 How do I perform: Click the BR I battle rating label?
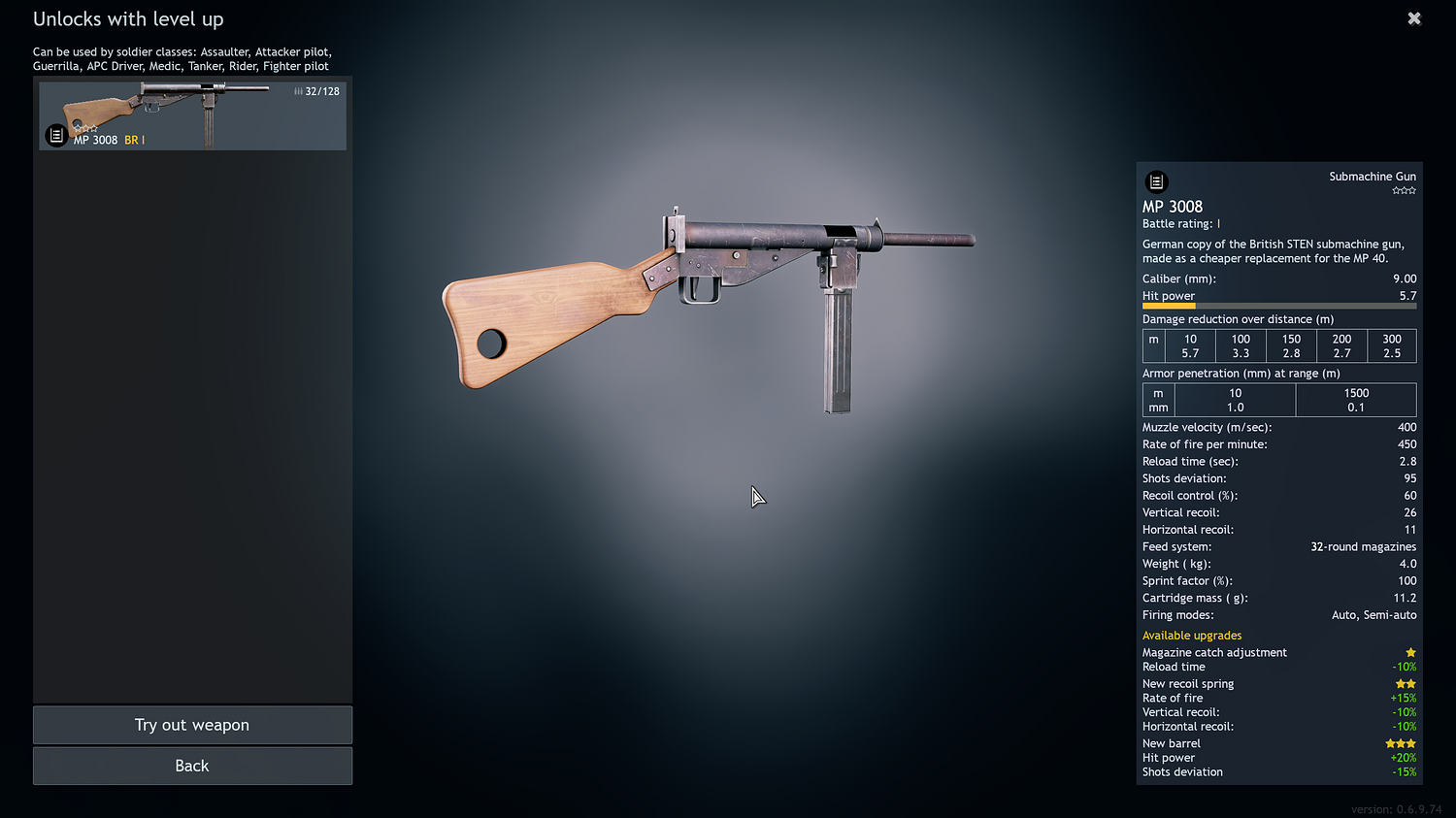134,139
